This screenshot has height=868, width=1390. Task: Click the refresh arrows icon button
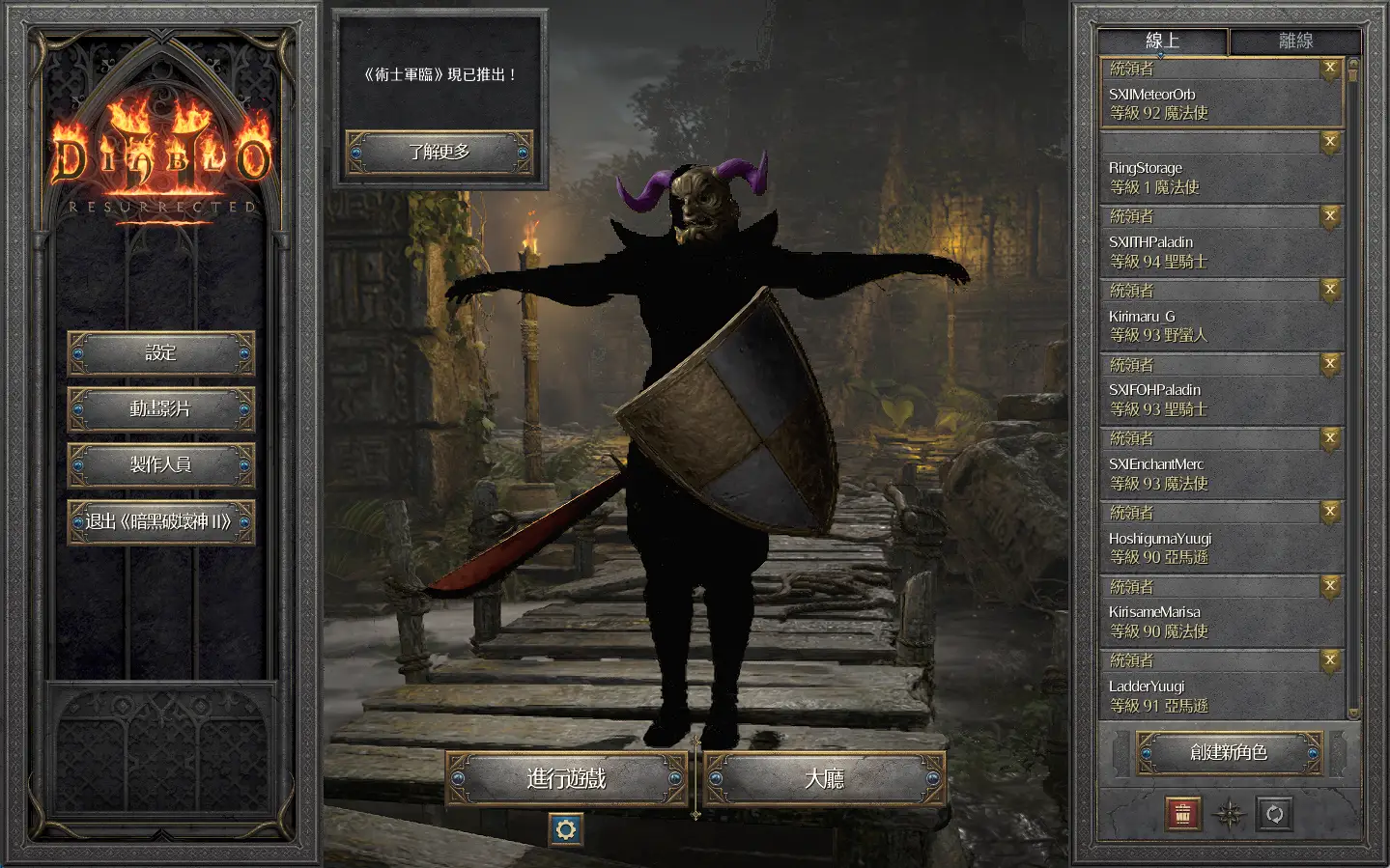(1274, 815)
